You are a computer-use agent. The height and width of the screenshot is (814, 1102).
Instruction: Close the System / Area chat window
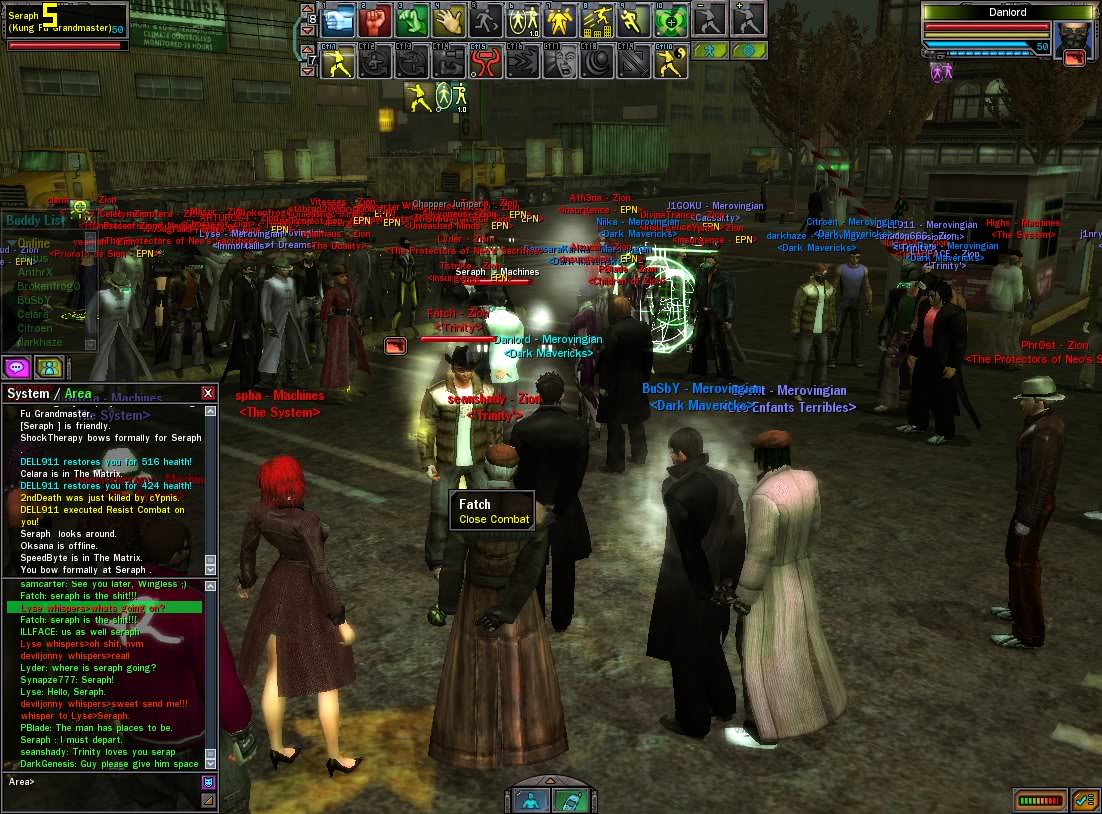coord(208,393)
